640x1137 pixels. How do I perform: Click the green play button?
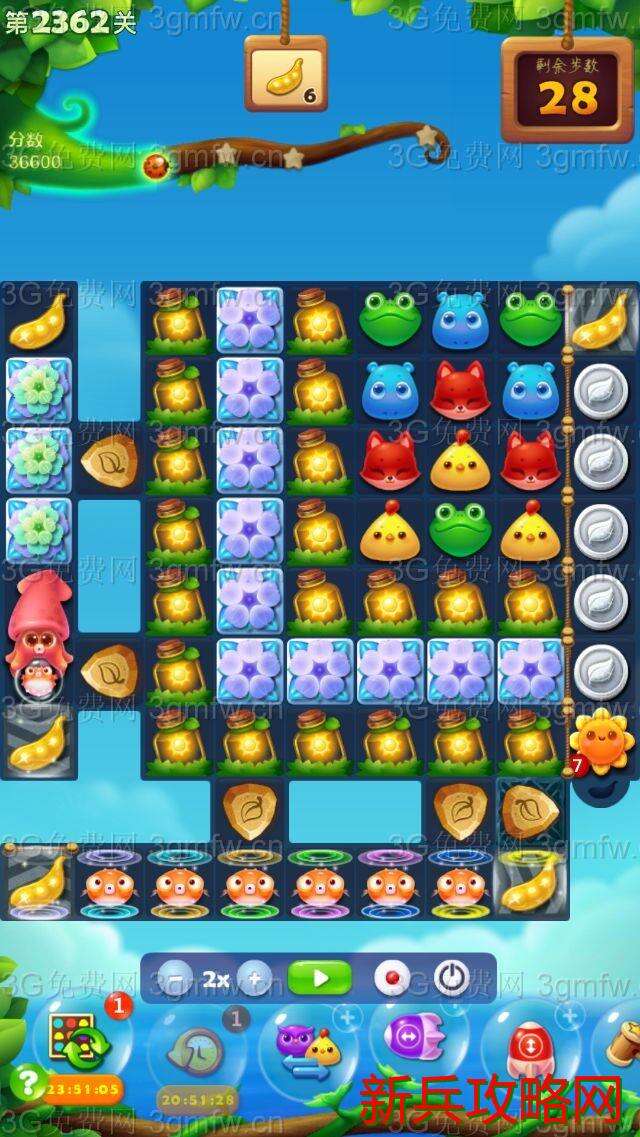319,978
